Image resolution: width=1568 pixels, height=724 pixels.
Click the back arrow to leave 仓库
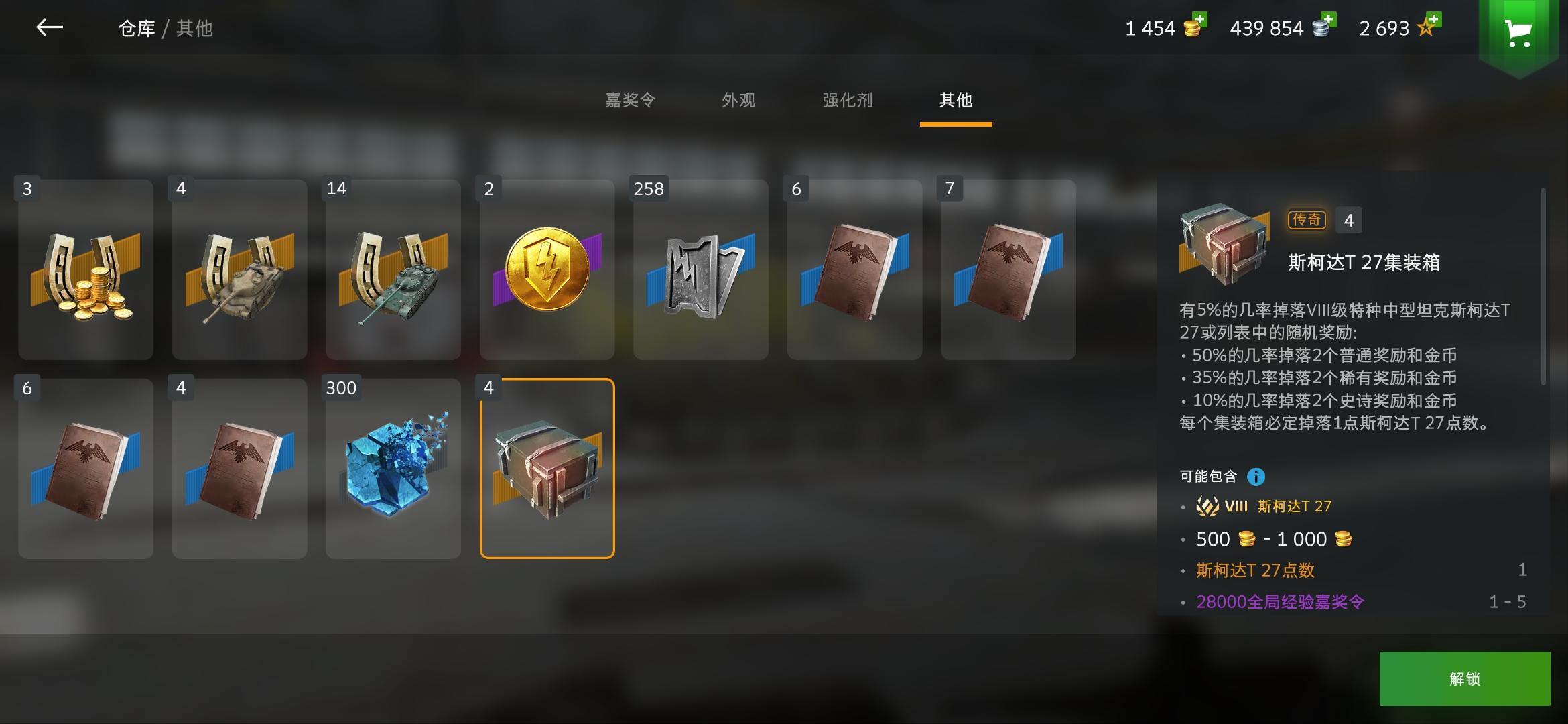coord(50,28)
